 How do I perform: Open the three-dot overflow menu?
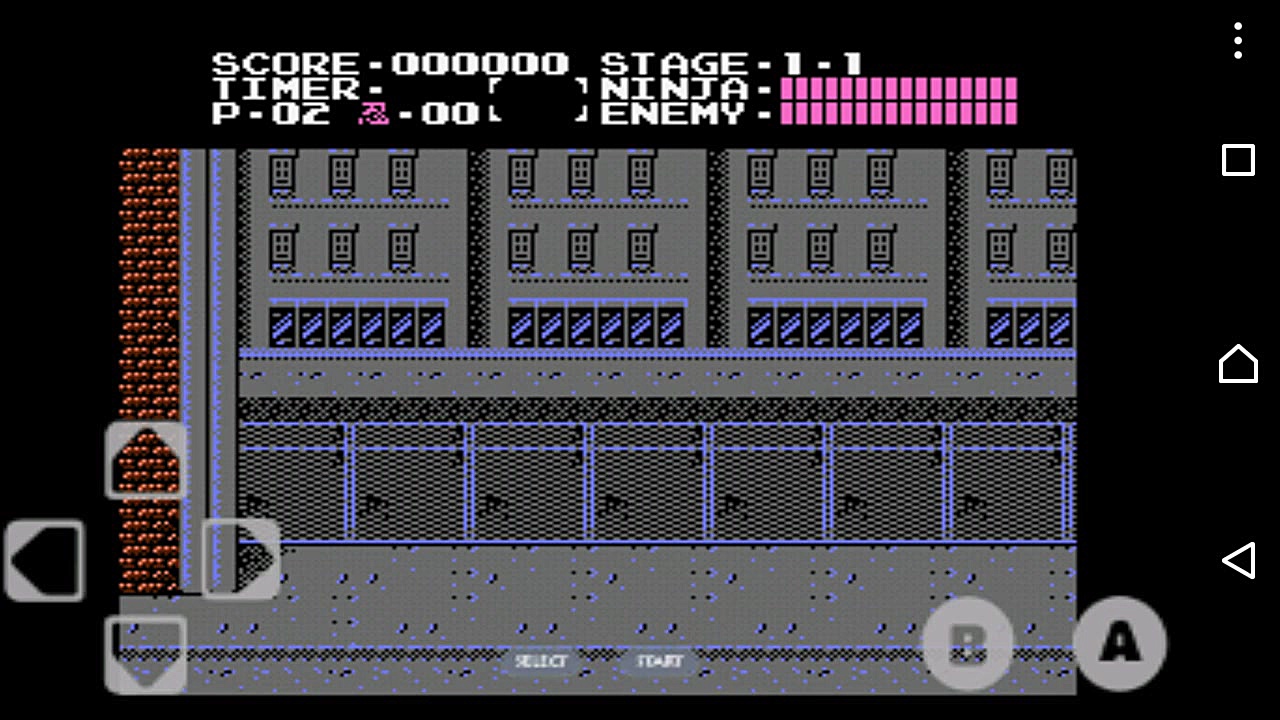(x=1238, y=41)
